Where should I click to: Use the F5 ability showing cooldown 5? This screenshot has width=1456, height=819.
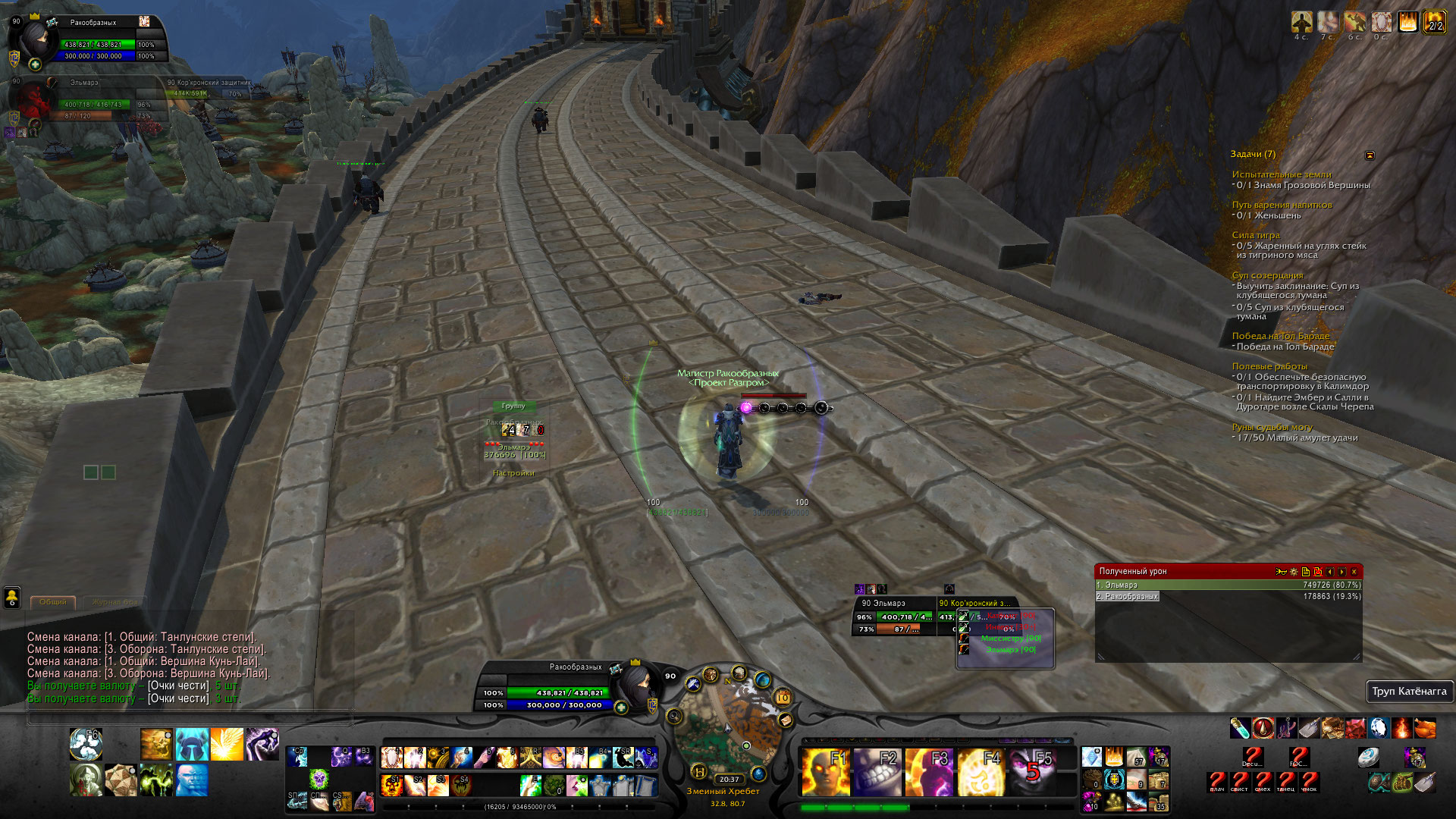(1032, 770)
